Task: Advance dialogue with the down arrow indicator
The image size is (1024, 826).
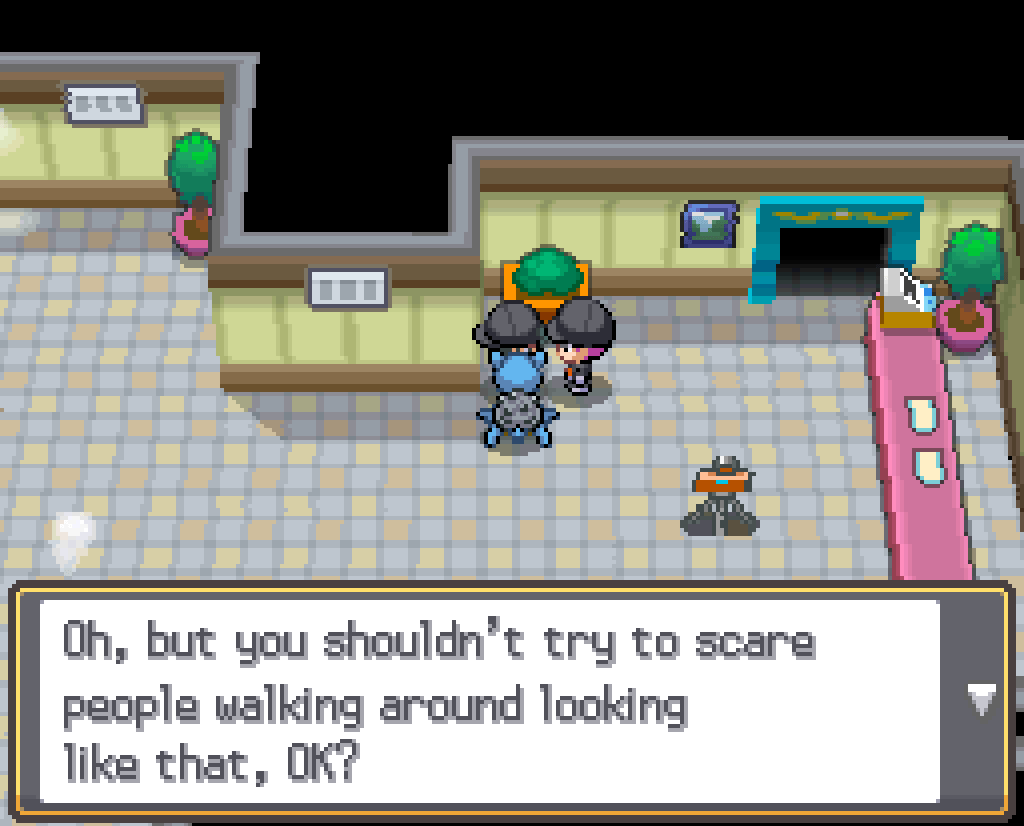Action: click(x=983, y=699)
